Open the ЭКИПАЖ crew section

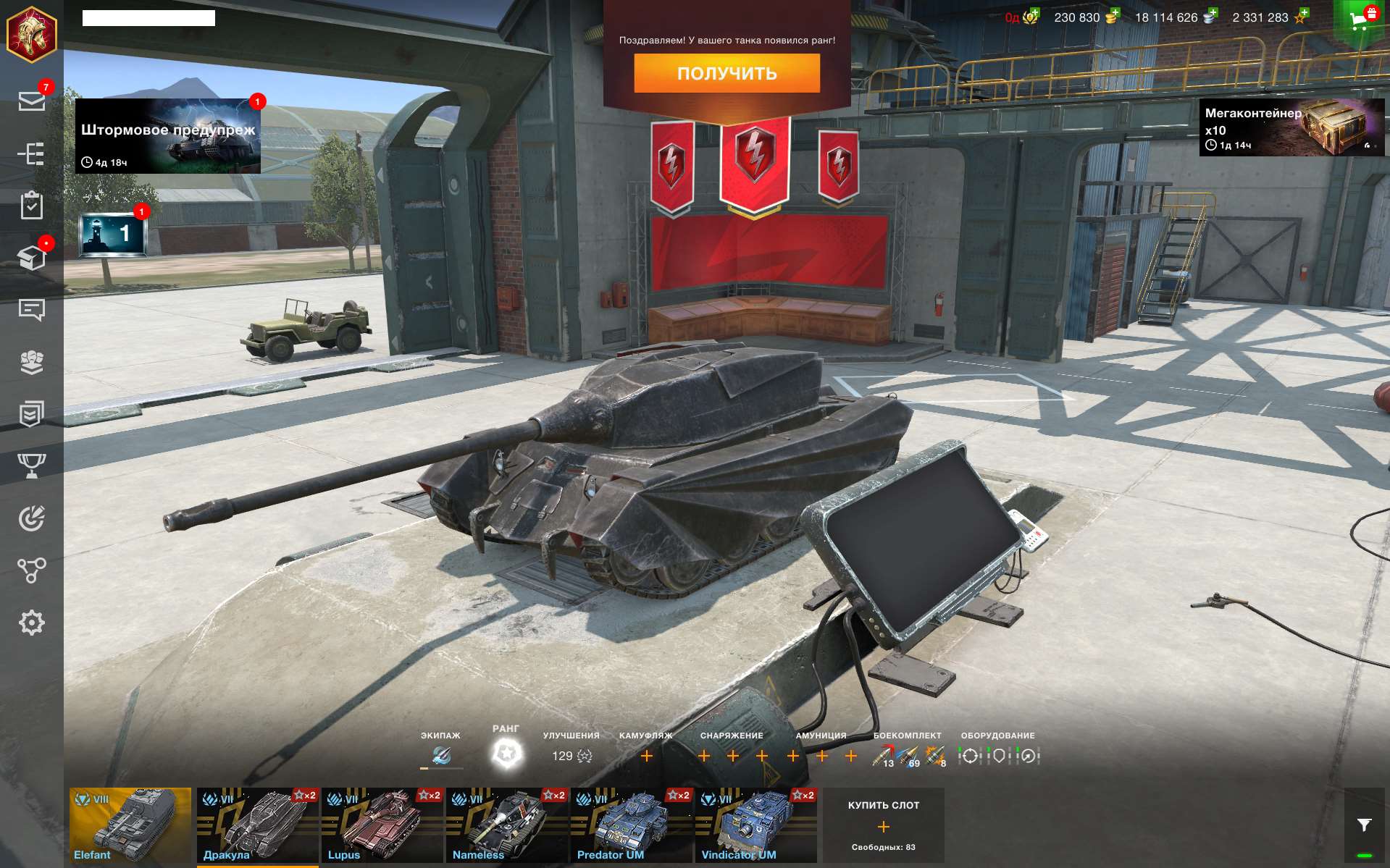pos(439,754)
